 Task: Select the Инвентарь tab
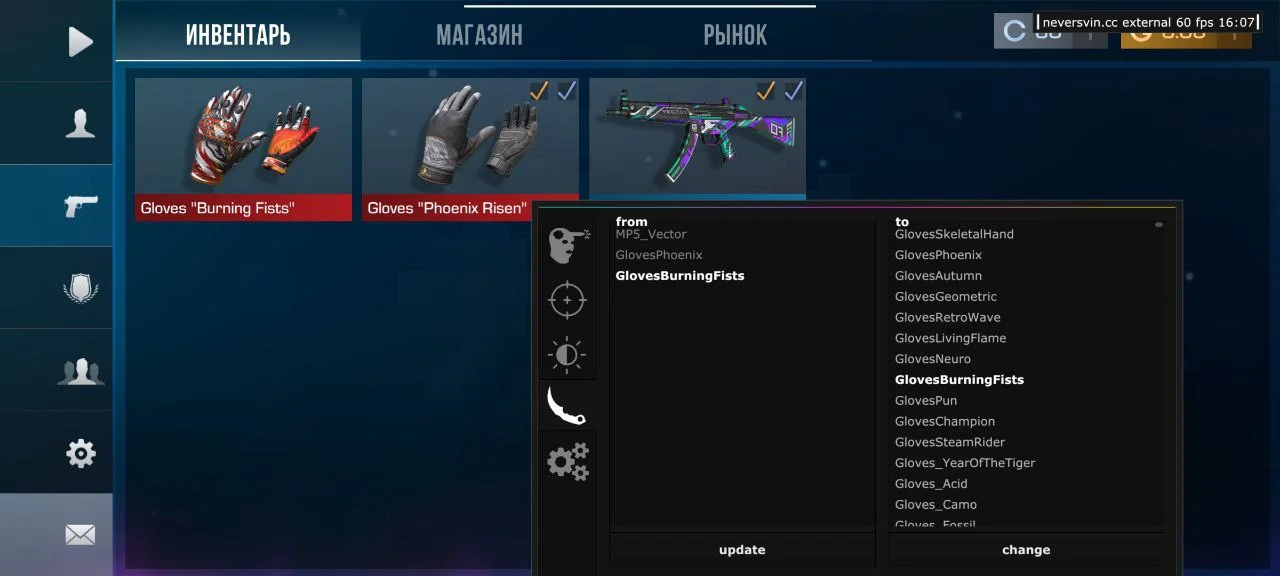[238, 36]
